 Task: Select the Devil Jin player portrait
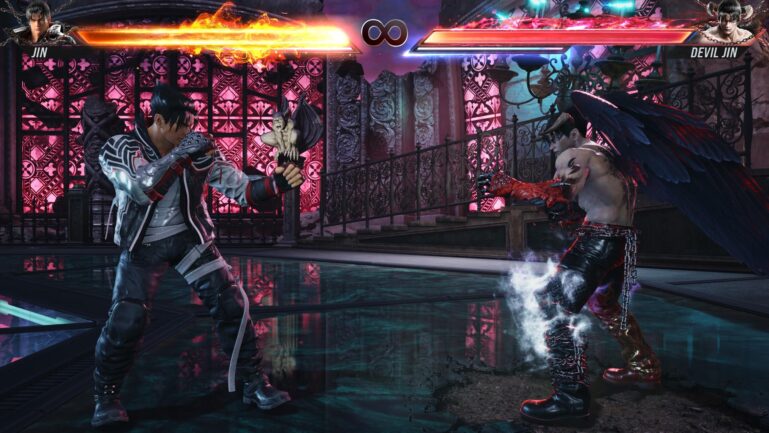pyautogui.click(x=731, y=21)
